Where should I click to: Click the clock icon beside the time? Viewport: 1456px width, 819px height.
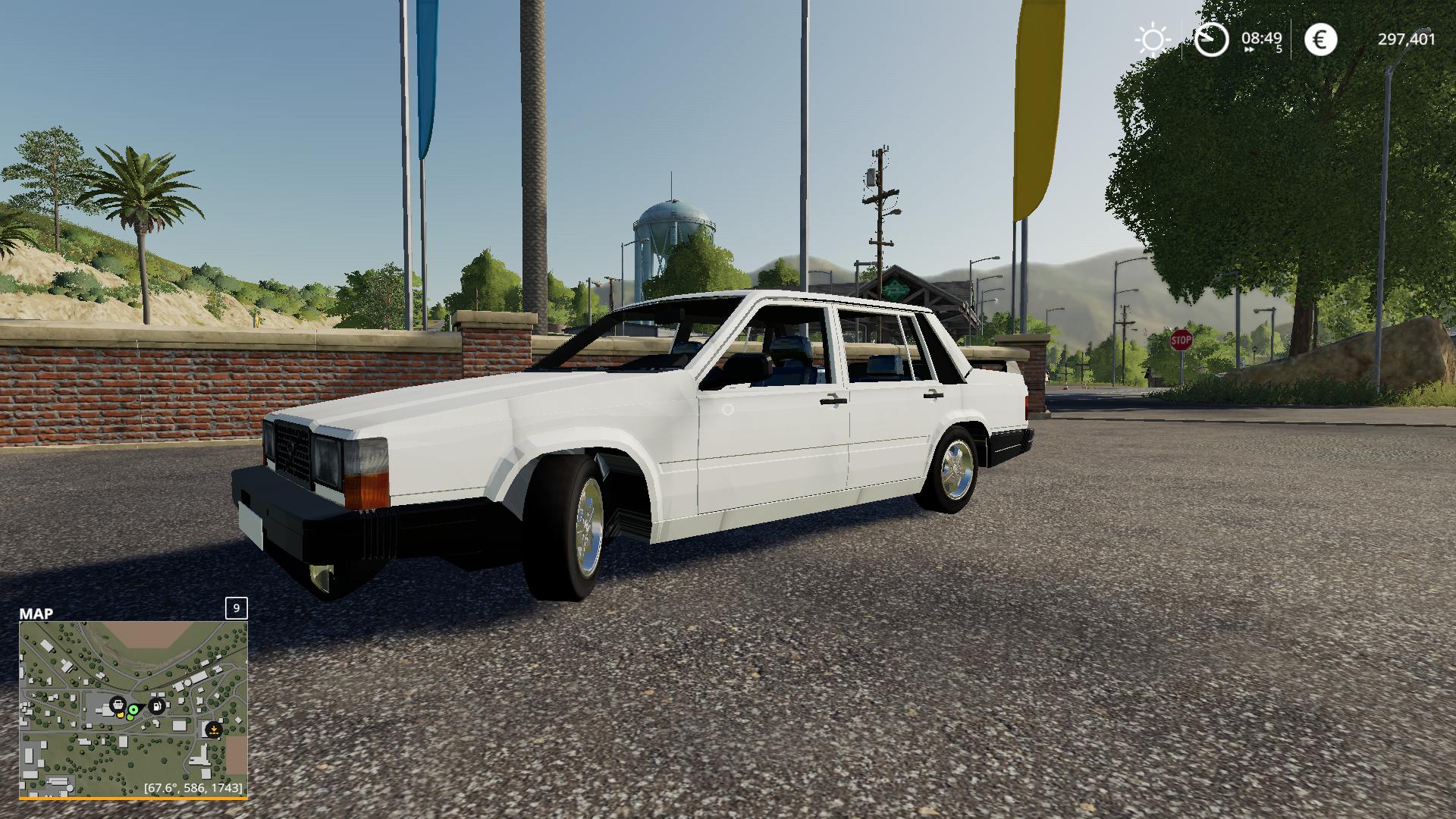(1211, 39)
